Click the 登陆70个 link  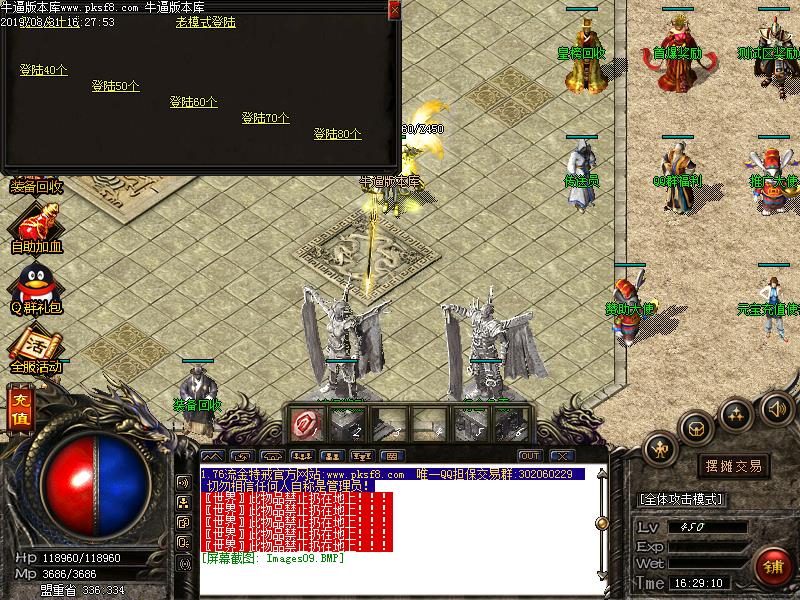pos(265,118)
